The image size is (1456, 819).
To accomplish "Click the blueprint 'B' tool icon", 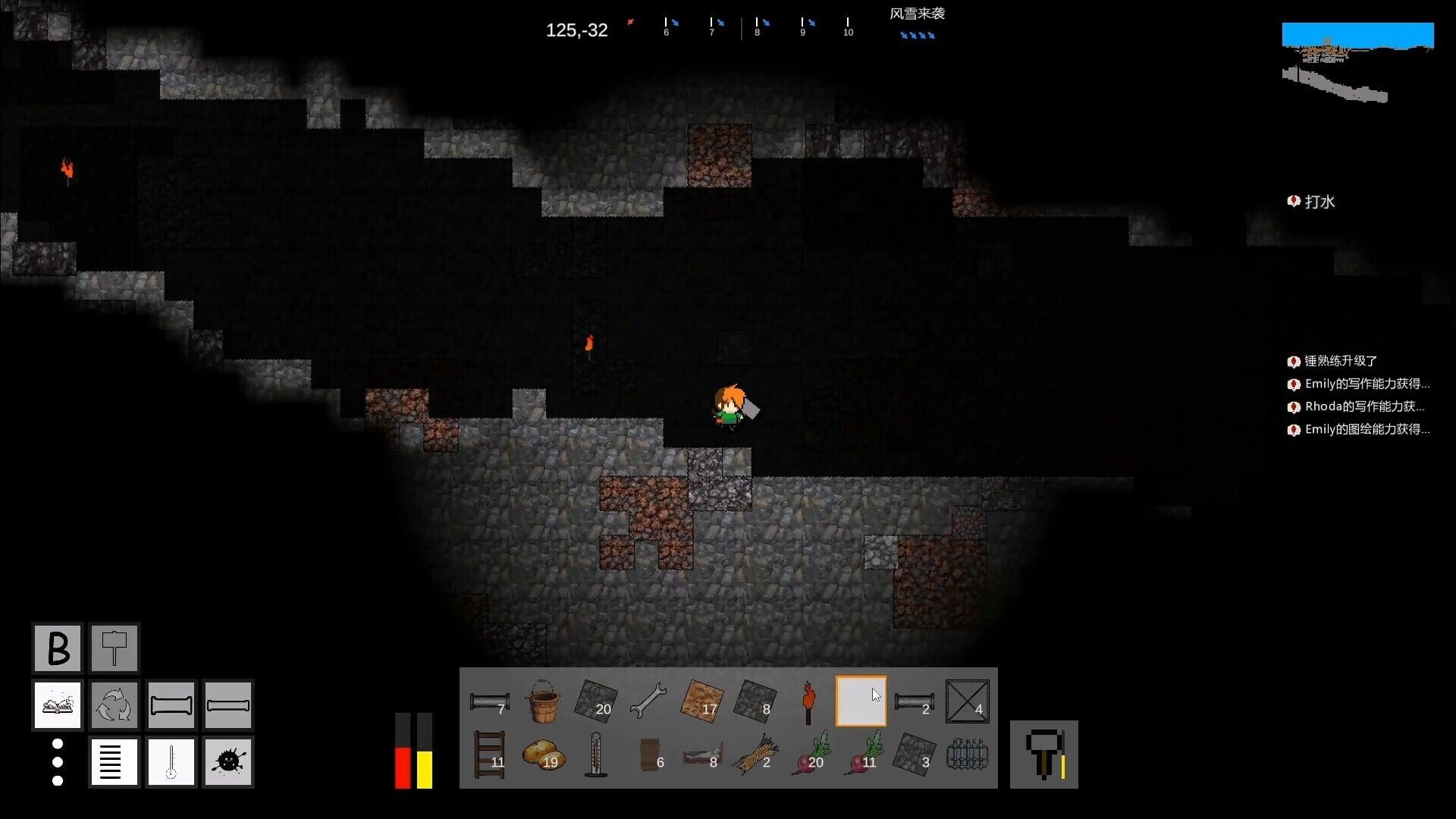I will [56, 648].
